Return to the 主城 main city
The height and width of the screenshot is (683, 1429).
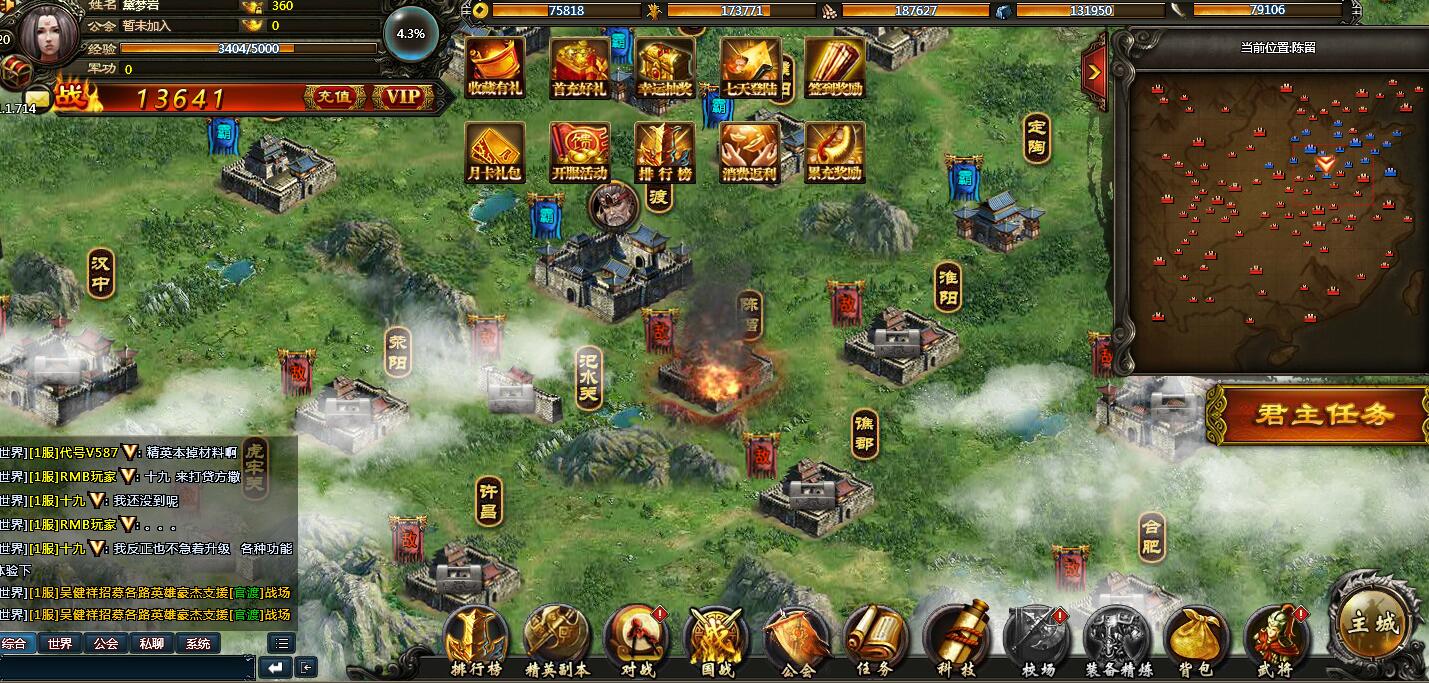pyautogui.click(x=1373, y=622)
